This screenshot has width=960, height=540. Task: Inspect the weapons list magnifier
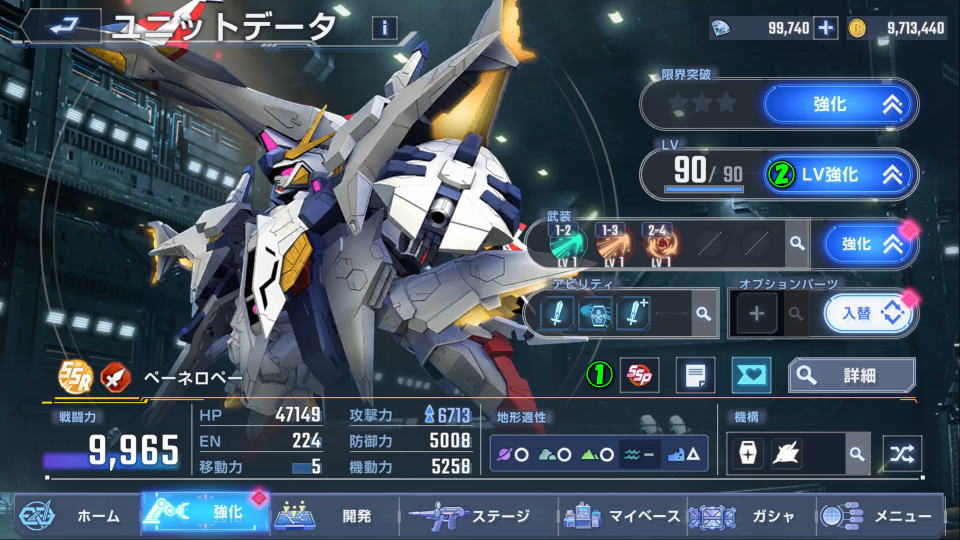point(795,243)
